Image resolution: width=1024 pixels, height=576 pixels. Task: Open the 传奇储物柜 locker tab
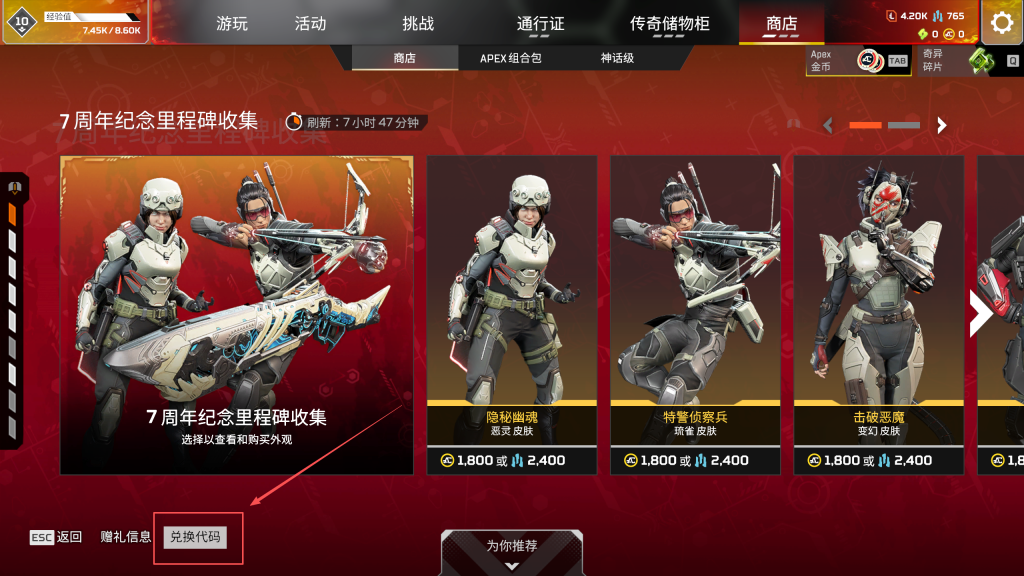point(669,23)
